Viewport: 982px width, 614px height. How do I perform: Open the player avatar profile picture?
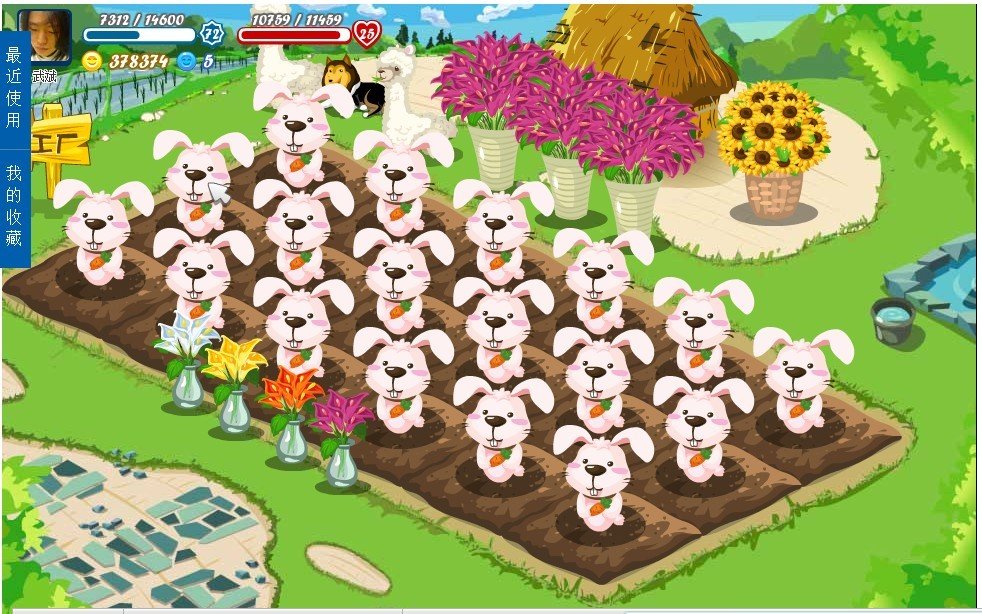44,35
